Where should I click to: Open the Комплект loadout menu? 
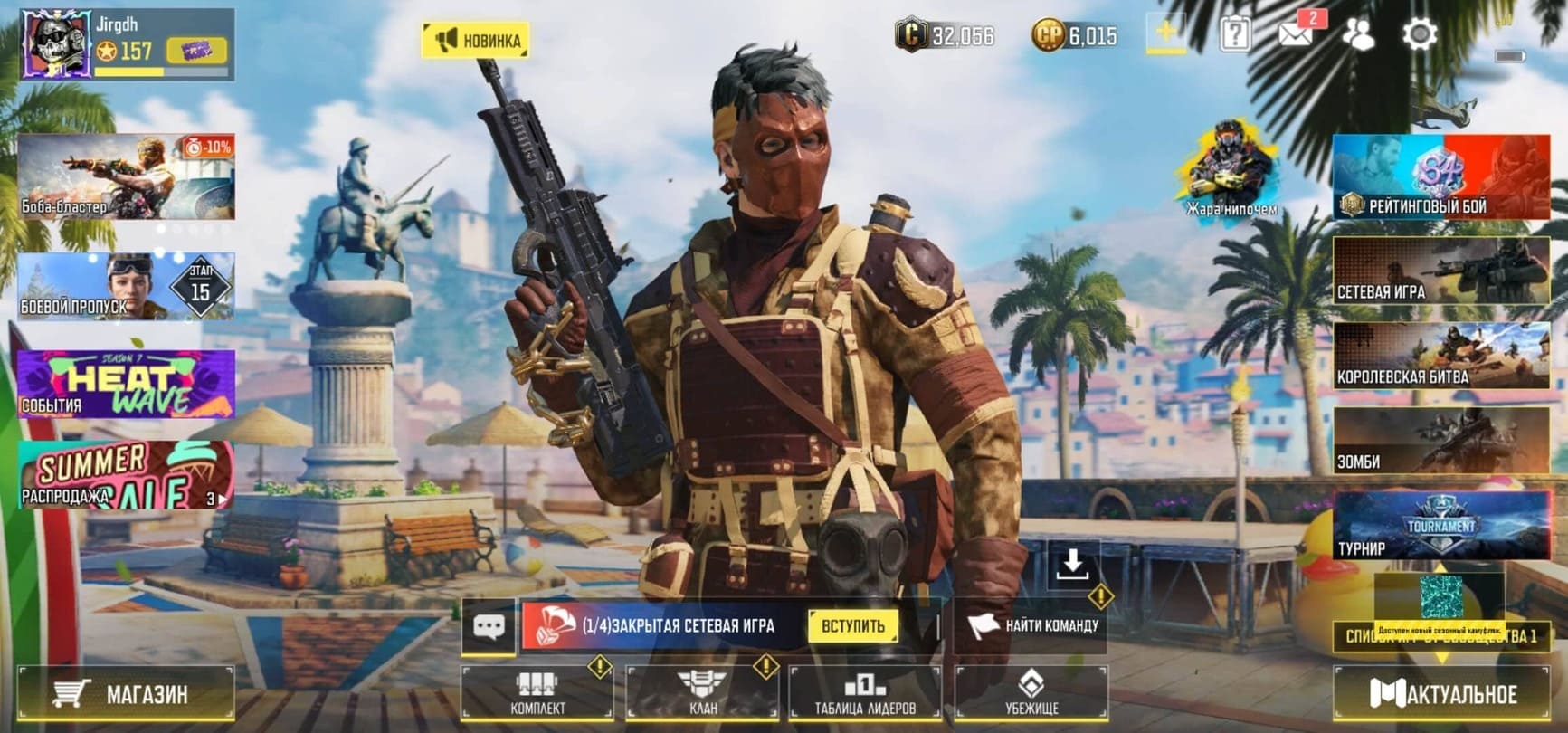pyautogui.click(x=537, y=693)
